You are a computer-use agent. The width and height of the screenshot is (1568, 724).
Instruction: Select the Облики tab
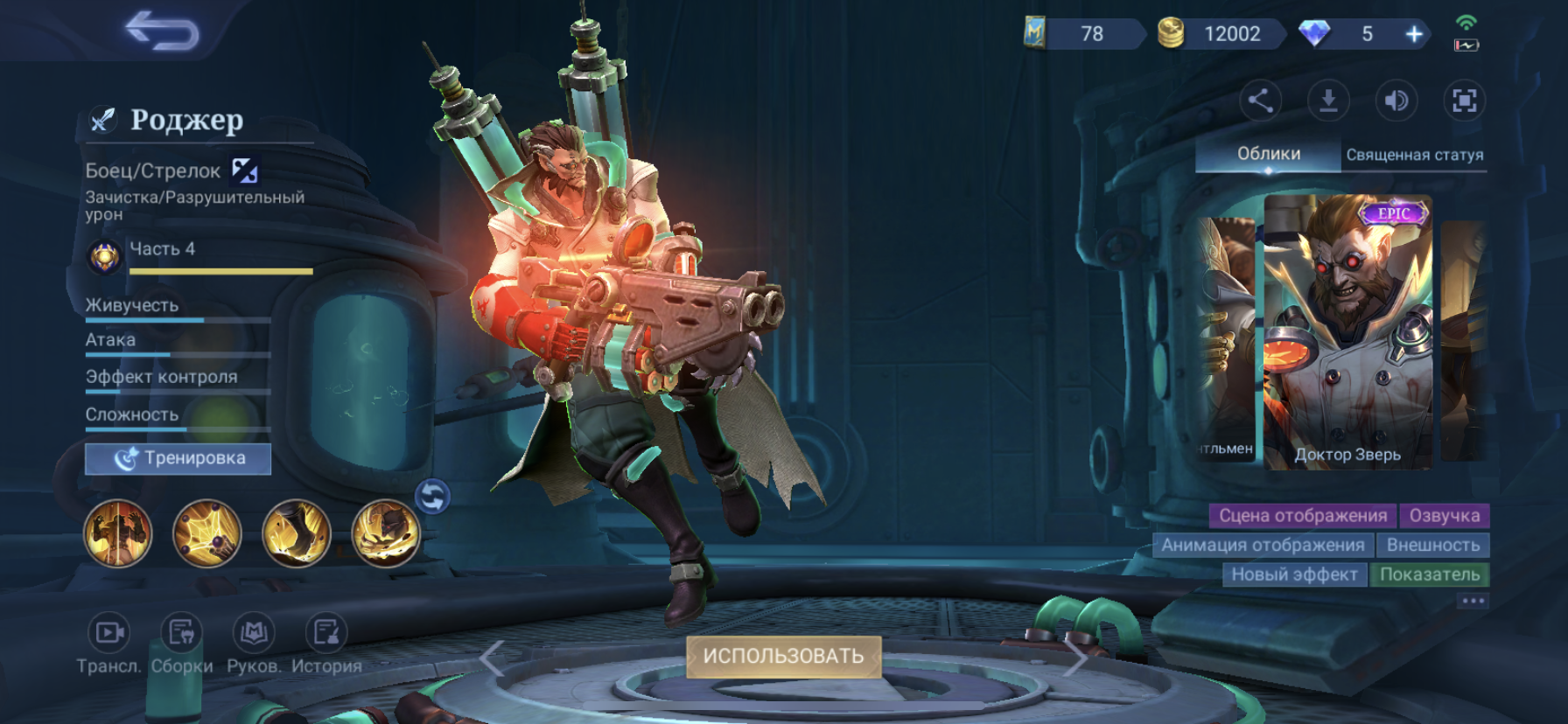click(x=1268, y=154)
